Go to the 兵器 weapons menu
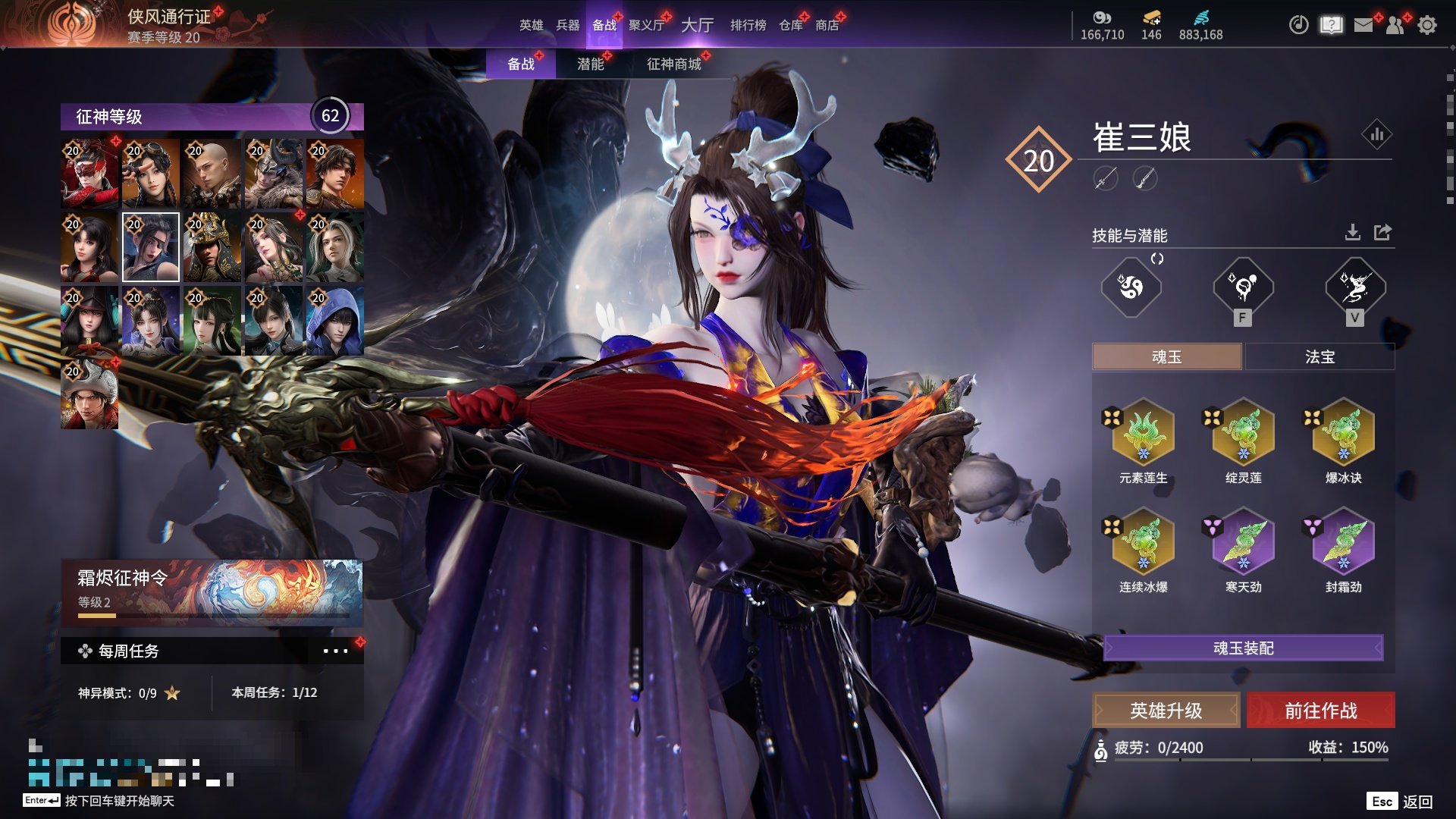This screenshot has width=1456, height=819. point(567,25)
